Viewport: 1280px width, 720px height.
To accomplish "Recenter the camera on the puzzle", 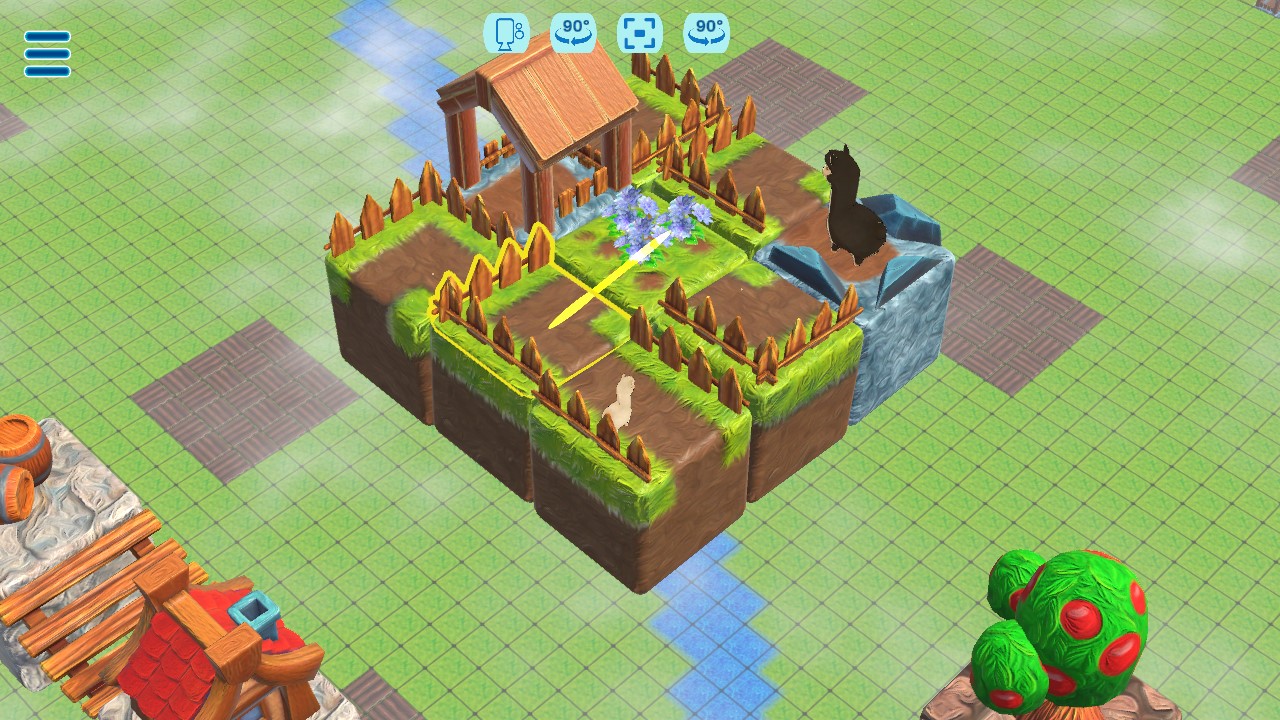I will [638, 33].
